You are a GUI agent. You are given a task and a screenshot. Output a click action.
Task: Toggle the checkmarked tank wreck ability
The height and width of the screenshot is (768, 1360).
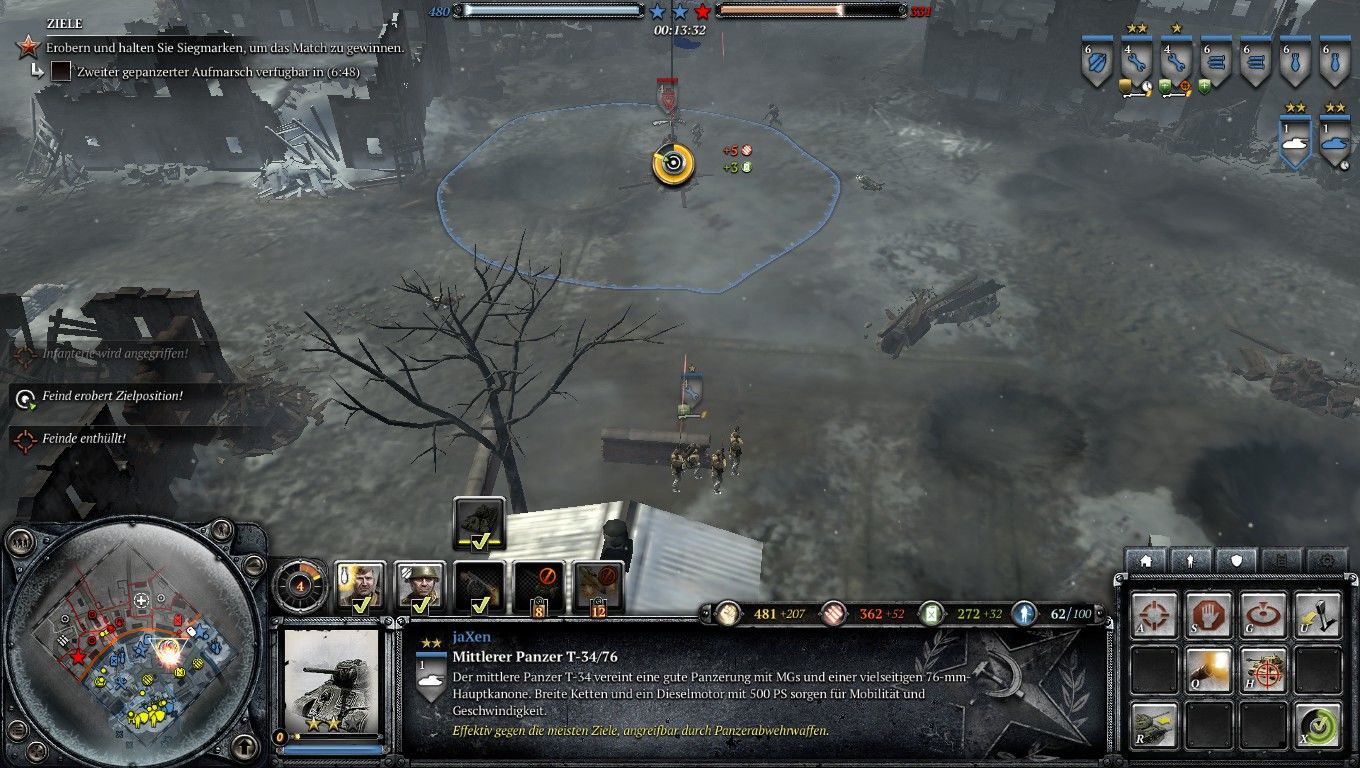click(478, 522)
